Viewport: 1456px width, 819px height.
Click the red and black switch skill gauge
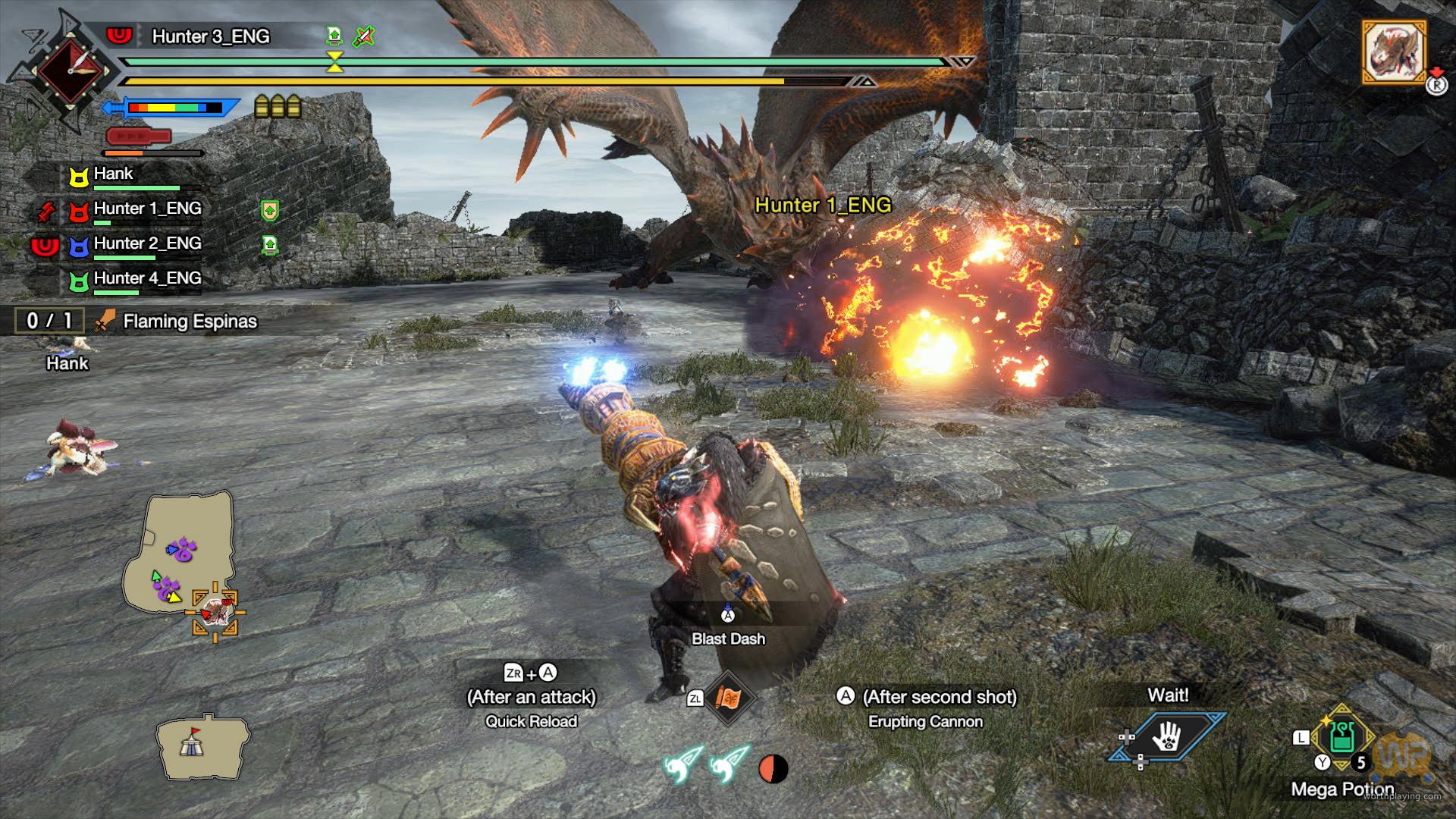coord(773,769)
